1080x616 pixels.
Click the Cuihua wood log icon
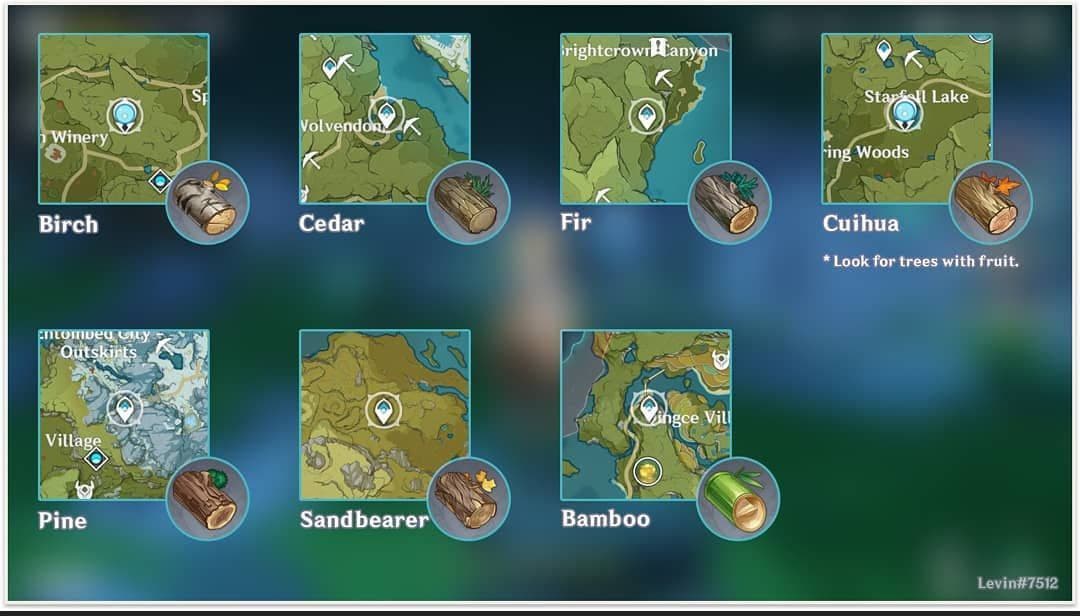click(x=991, y=203)
